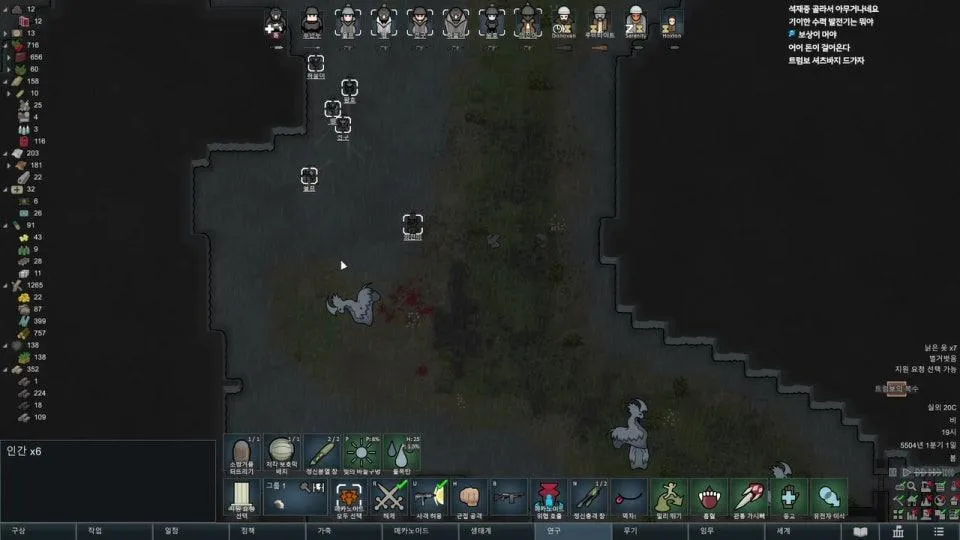Select colonist Serenity's portrait
Image resolution: width=960 pixels, height=540 pixels.
635,22
